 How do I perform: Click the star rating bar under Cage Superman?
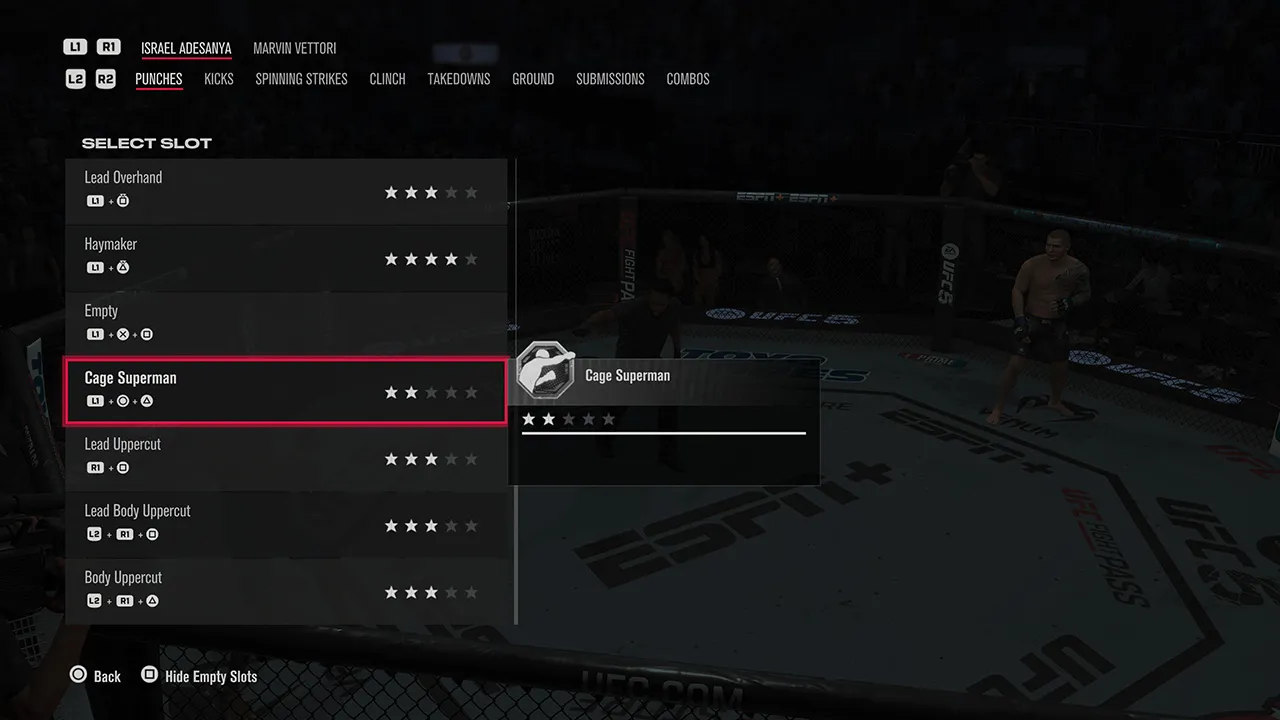click(x=567, y=419)
